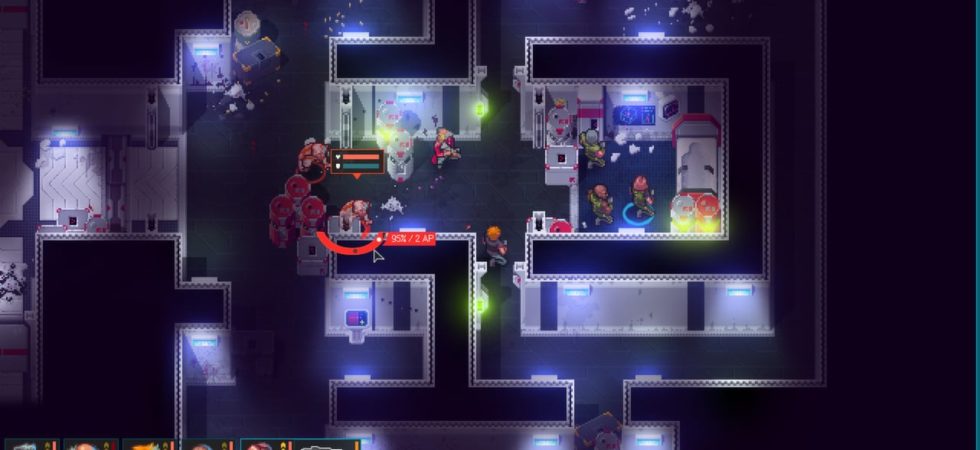
Task: Choose the grey rifle weapon slot
Action: [322, 445]
